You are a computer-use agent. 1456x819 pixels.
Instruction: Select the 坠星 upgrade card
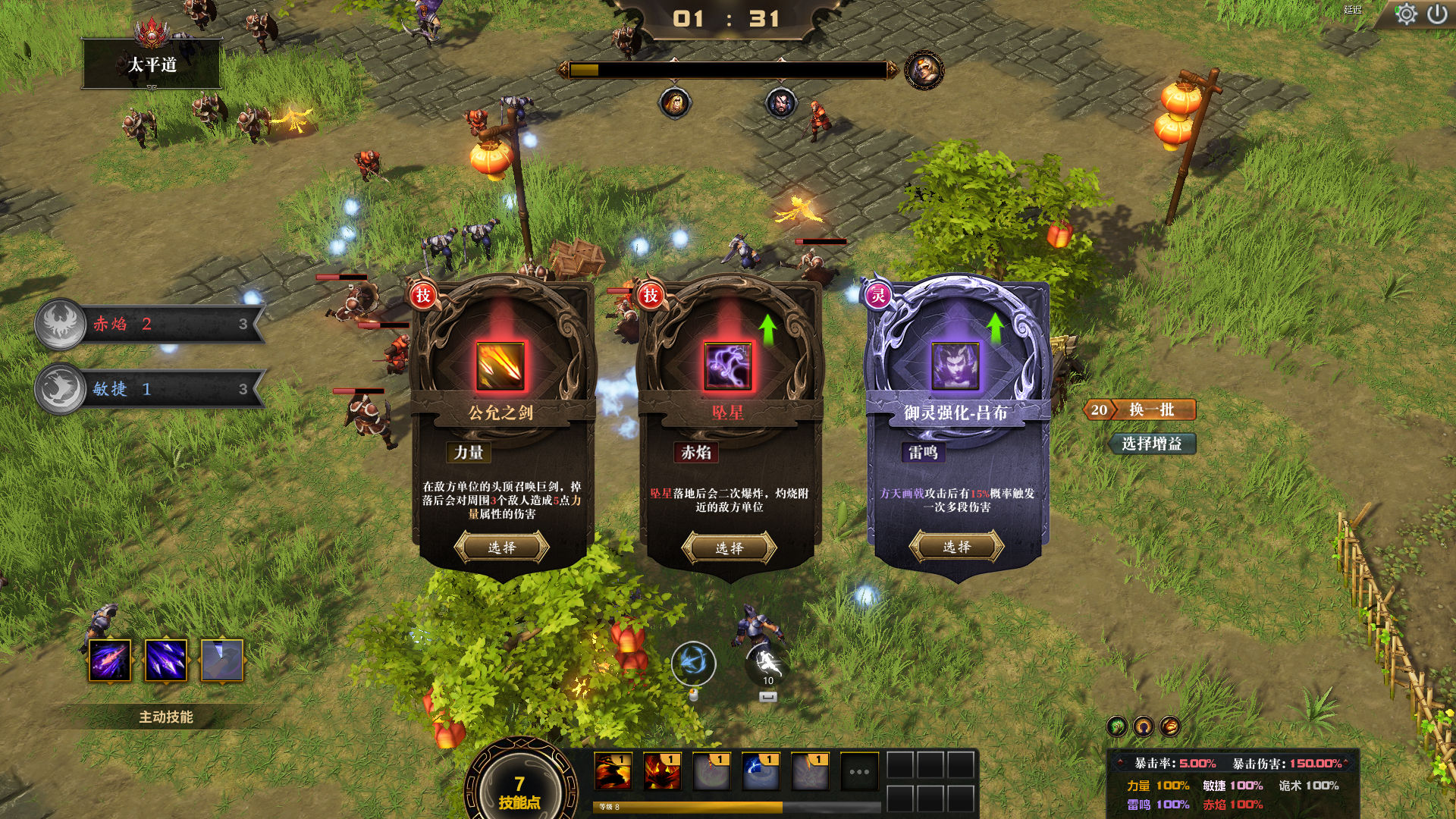point(729,548)
